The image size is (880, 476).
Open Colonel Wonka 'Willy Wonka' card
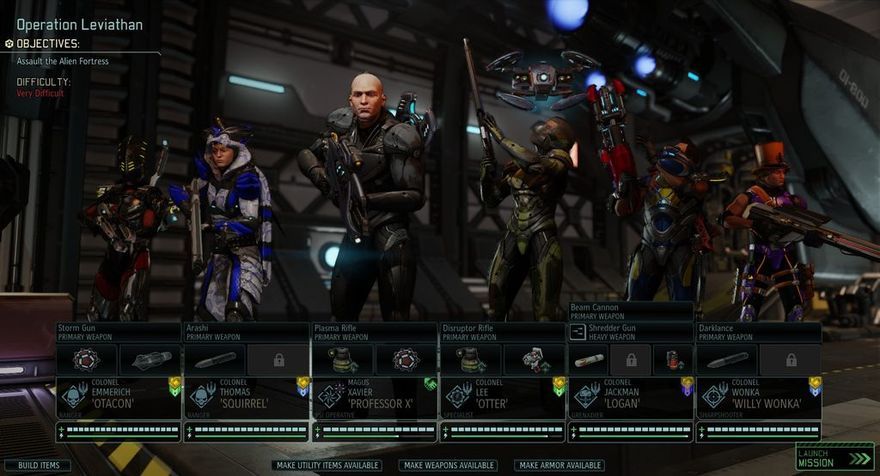pos(758,396)
